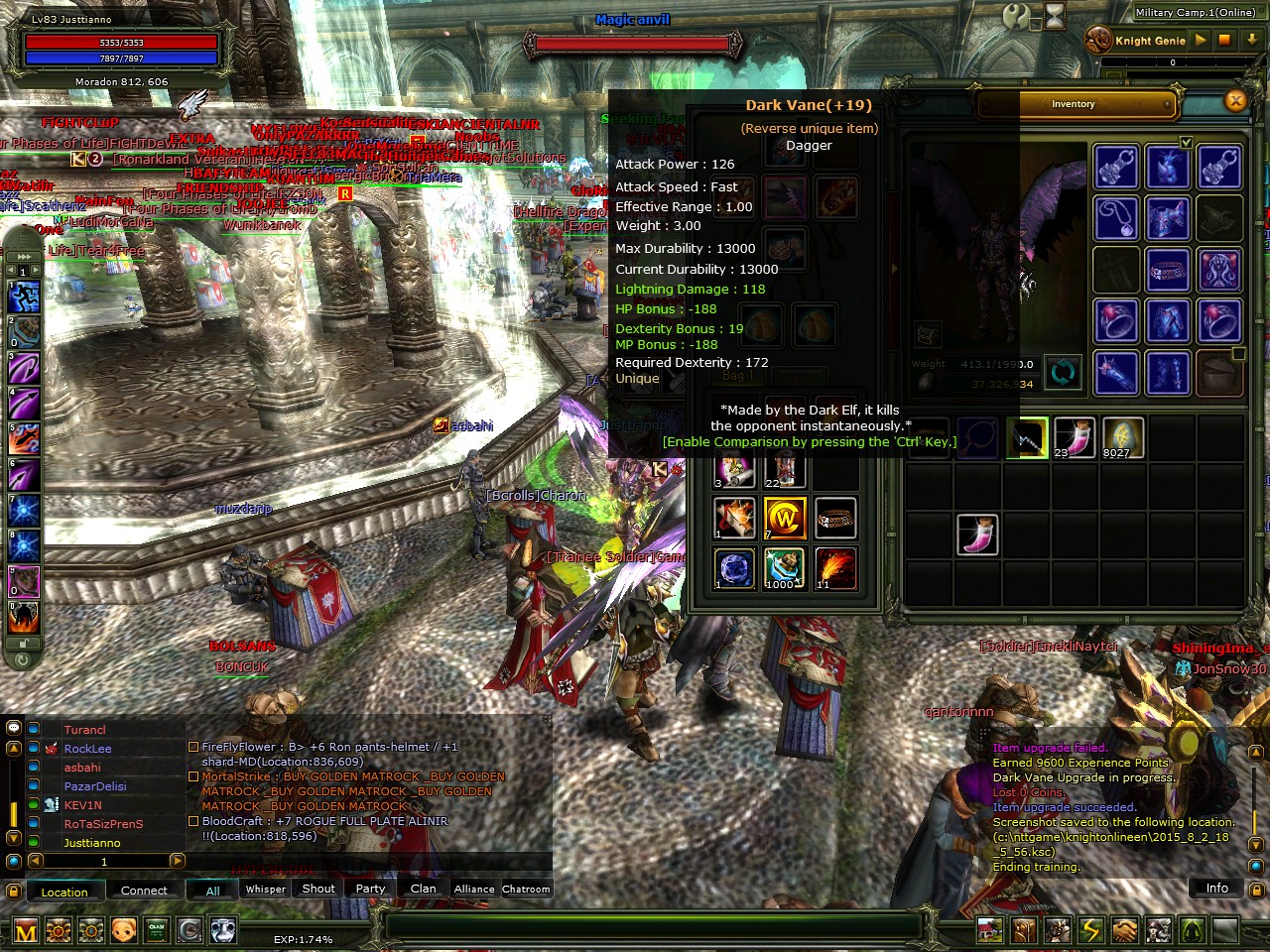1270x952 pixels.
Task: Select RockLee in the player list
Action: pos(87,749)
